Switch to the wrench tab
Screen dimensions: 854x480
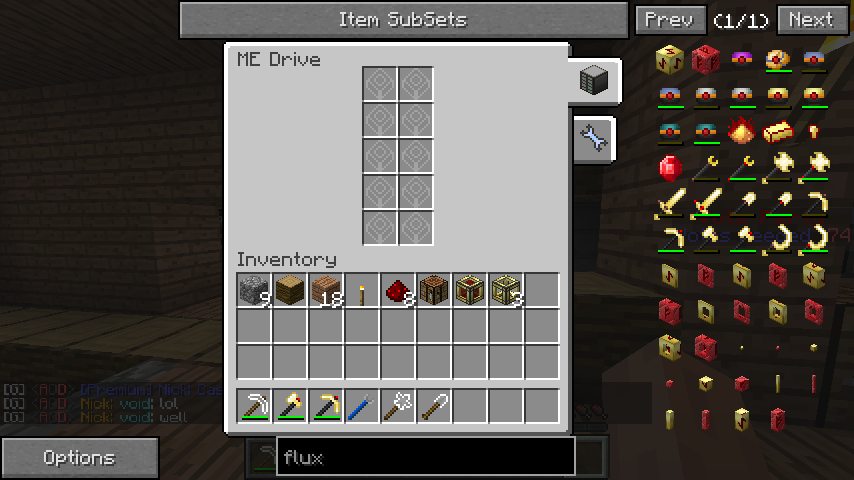point(594,139)
